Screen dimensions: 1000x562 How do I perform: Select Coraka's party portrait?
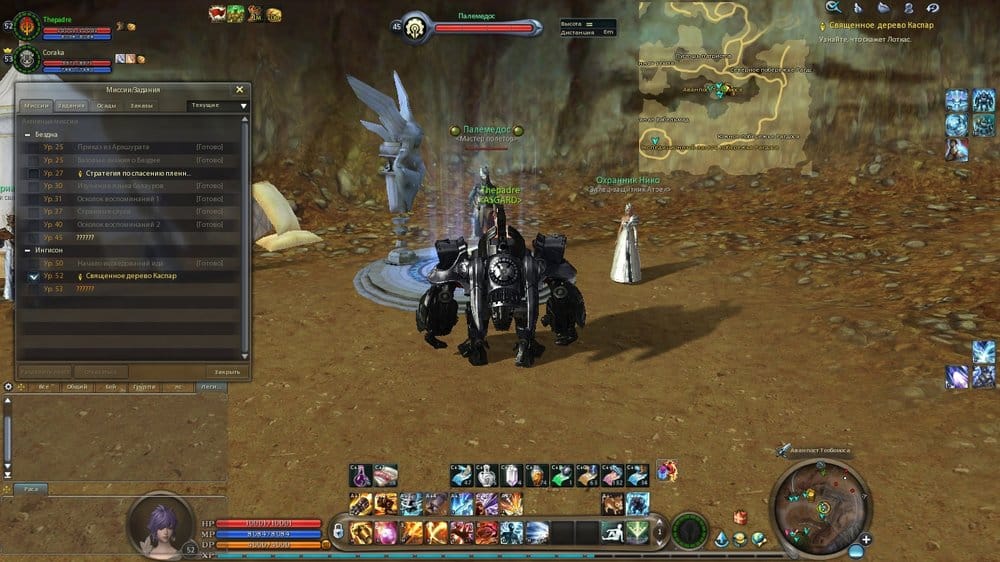(x=26, y=60)
